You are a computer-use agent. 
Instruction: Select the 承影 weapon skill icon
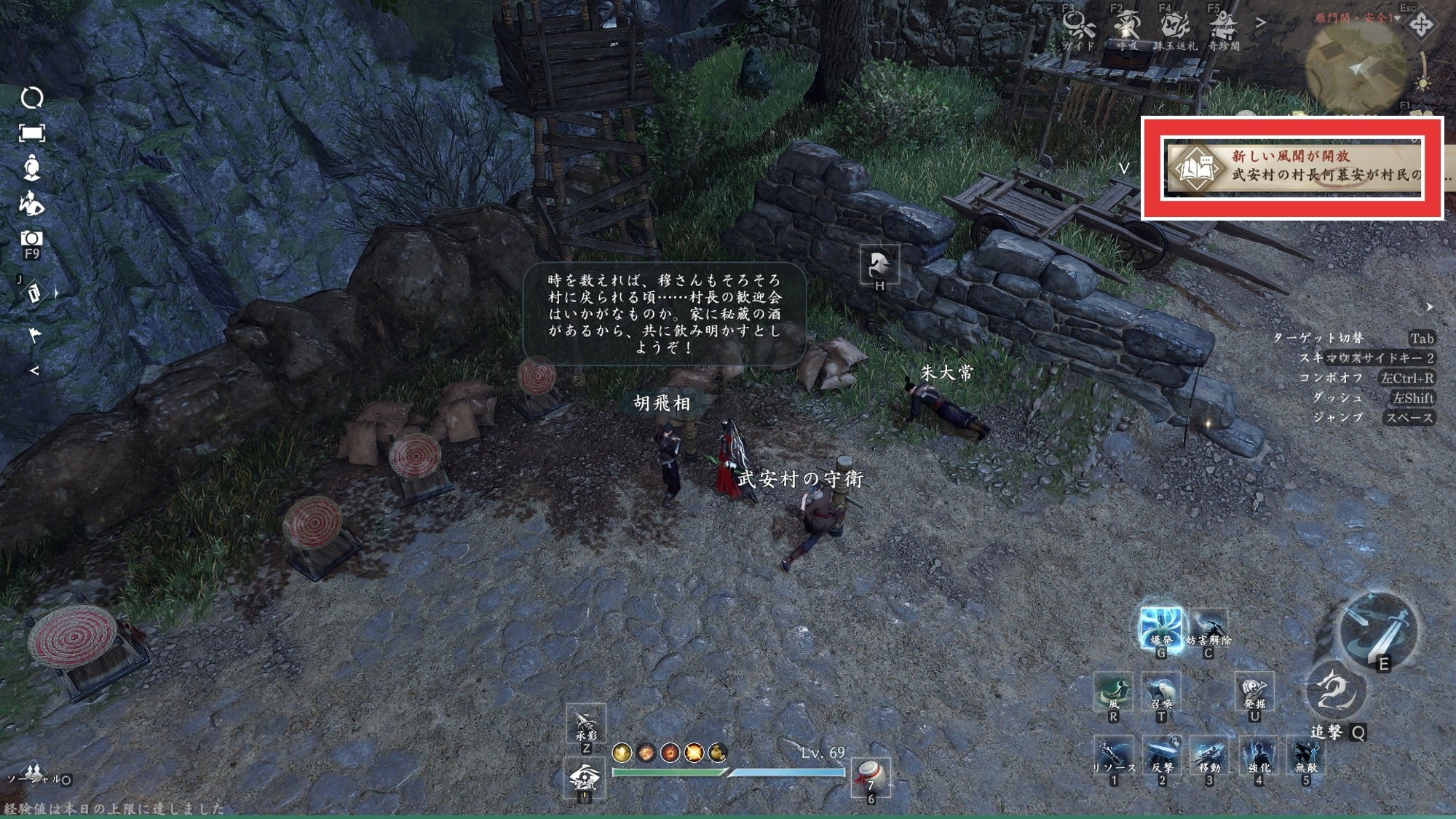coord(586,723)
